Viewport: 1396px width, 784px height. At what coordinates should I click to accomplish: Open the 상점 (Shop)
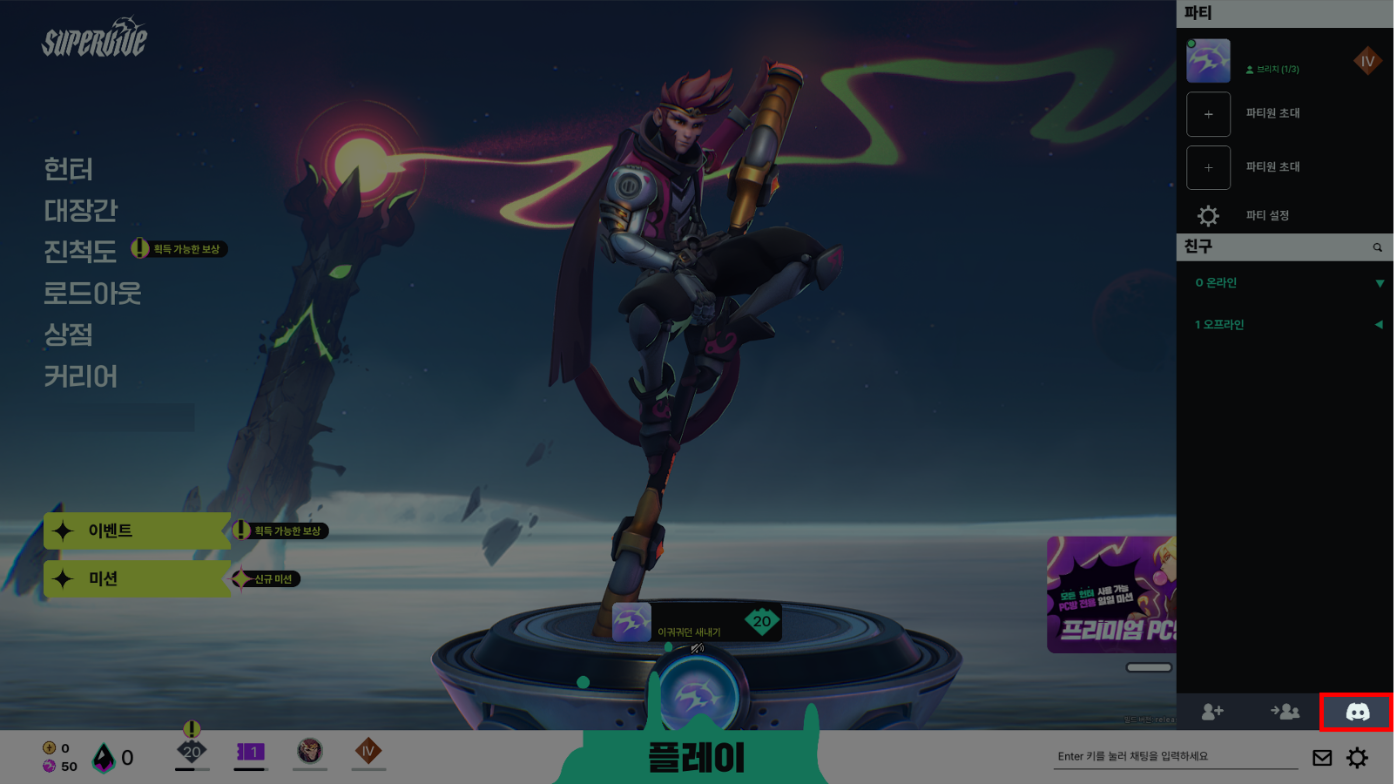pos(68,334)
